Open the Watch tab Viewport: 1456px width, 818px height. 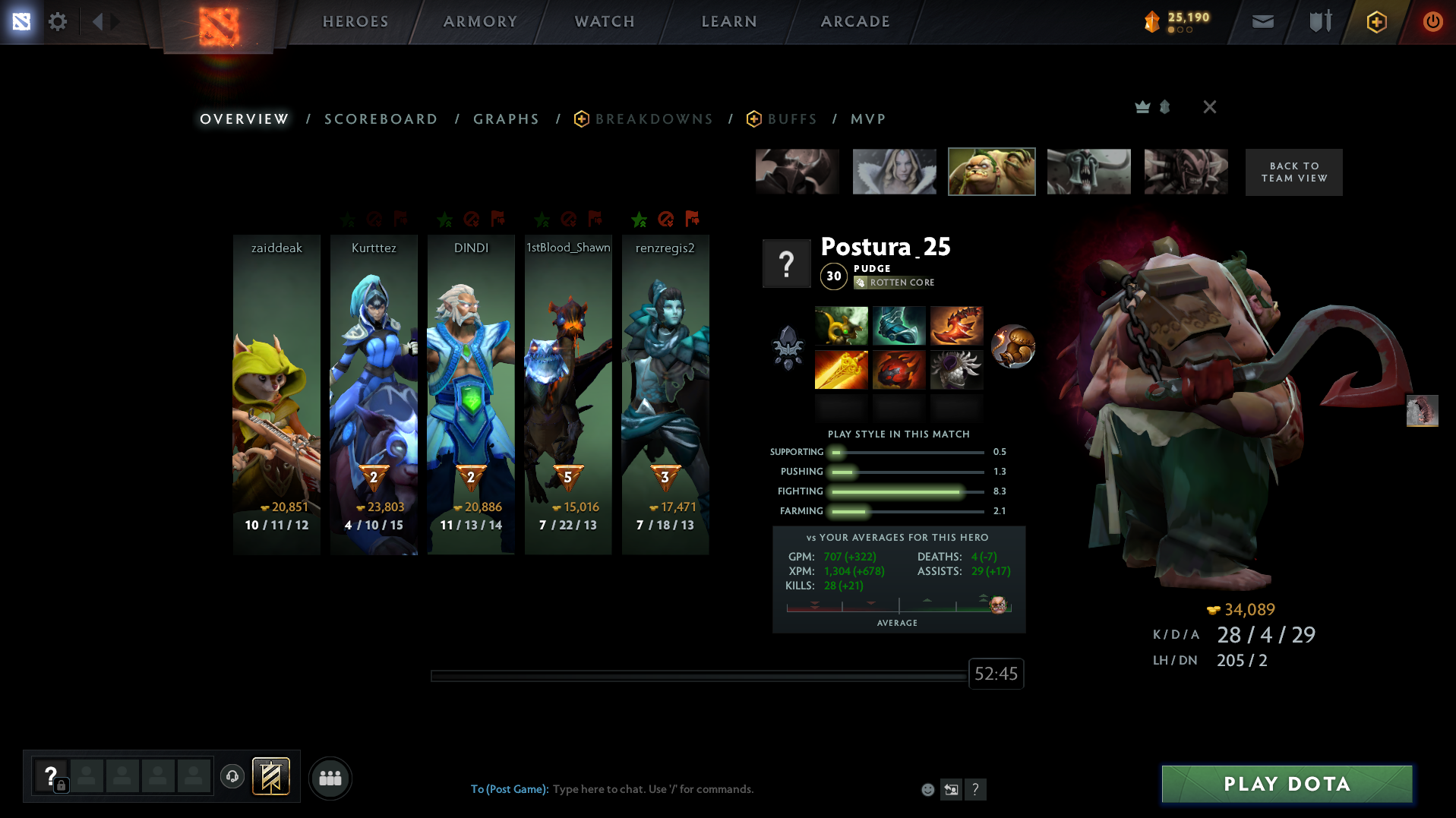(605, 21)
